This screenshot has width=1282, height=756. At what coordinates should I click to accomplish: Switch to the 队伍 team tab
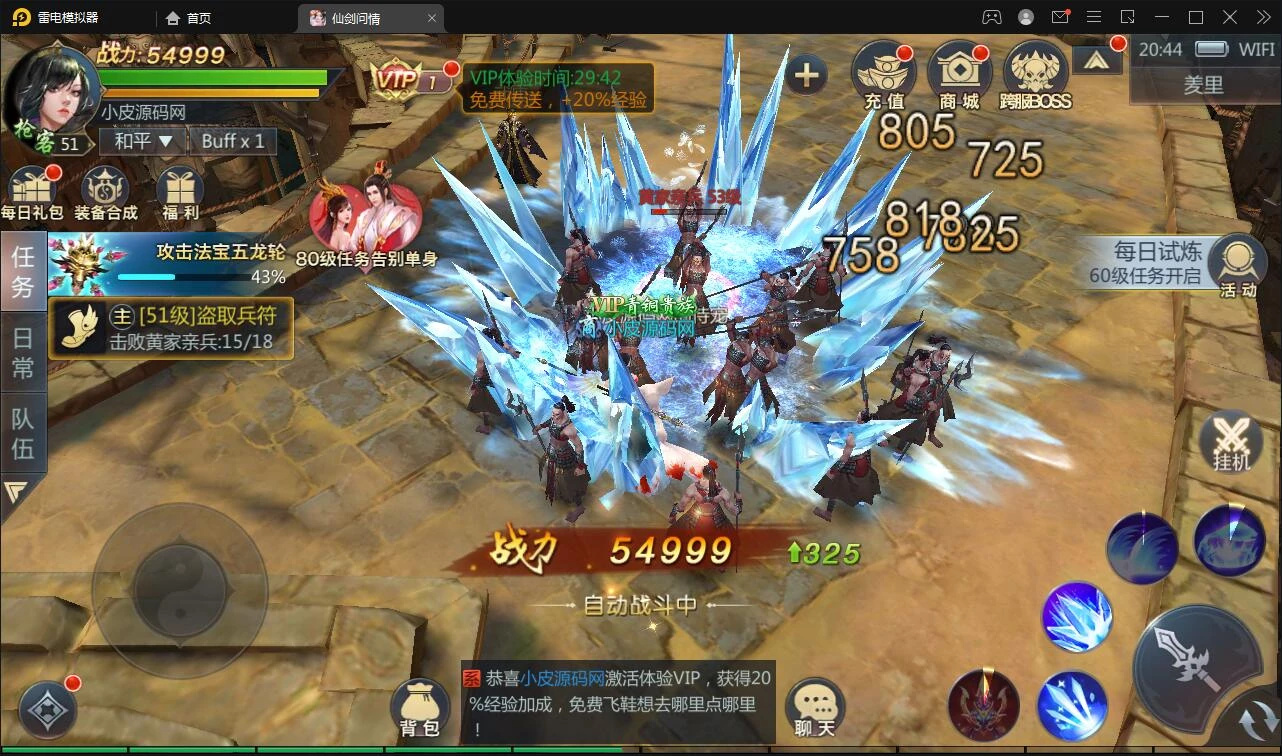[x=23, y=433]
